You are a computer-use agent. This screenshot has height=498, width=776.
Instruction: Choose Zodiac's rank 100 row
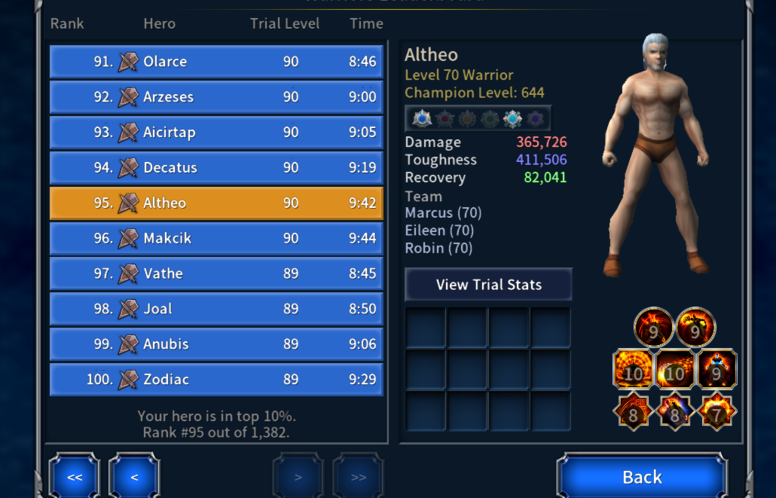(x=216, y=379)
